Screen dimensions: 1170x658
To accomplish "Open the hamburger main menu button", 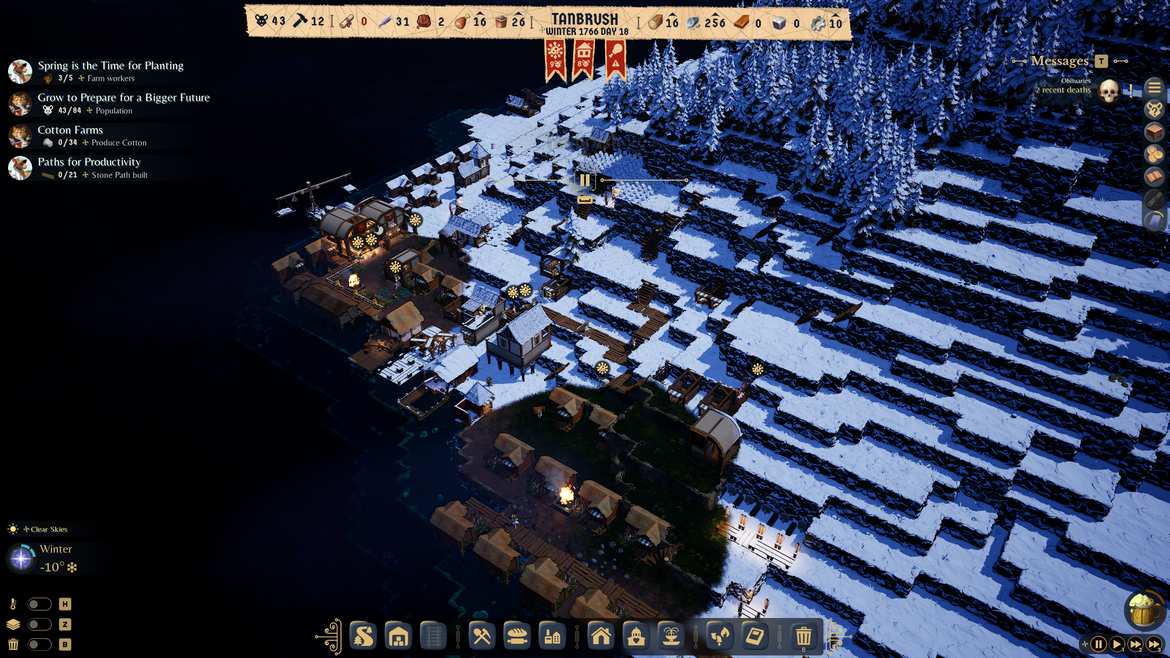I will click(x=1154, y=87).
